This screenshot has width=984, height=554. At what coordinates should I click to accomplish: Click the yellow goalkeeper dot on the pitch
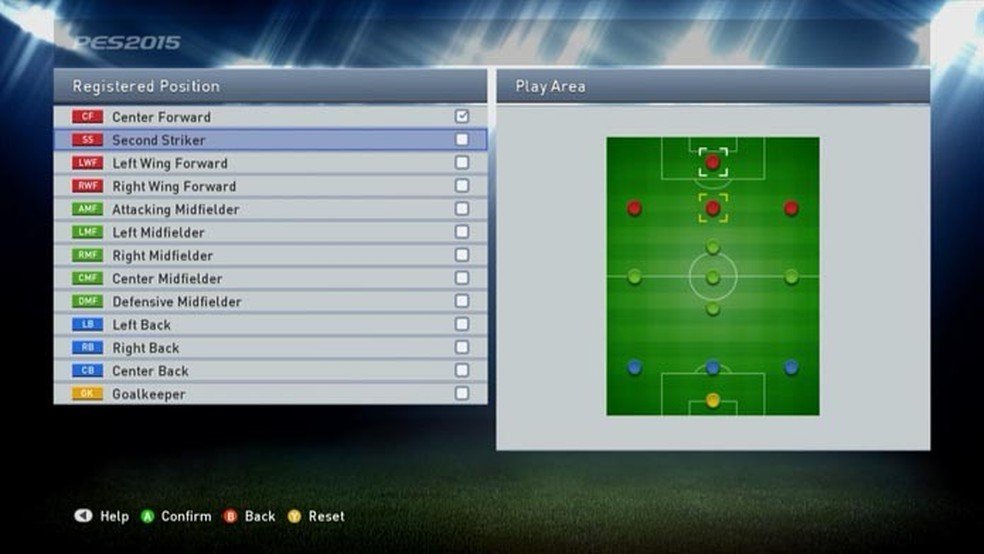click(713, 400)
